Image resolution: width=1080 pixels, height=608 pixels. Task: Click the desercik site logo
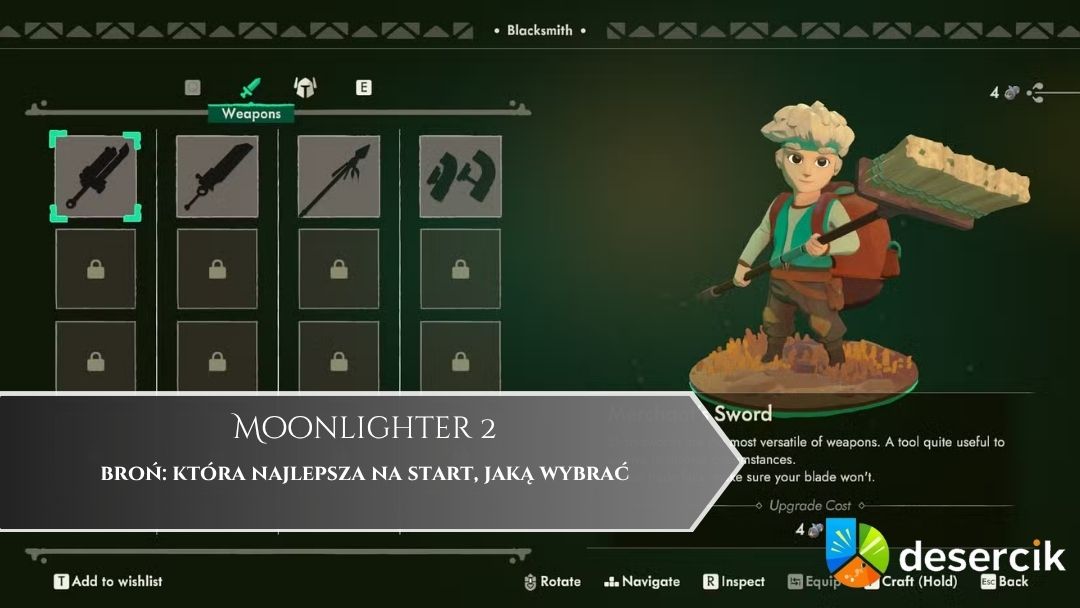[945, 555]
